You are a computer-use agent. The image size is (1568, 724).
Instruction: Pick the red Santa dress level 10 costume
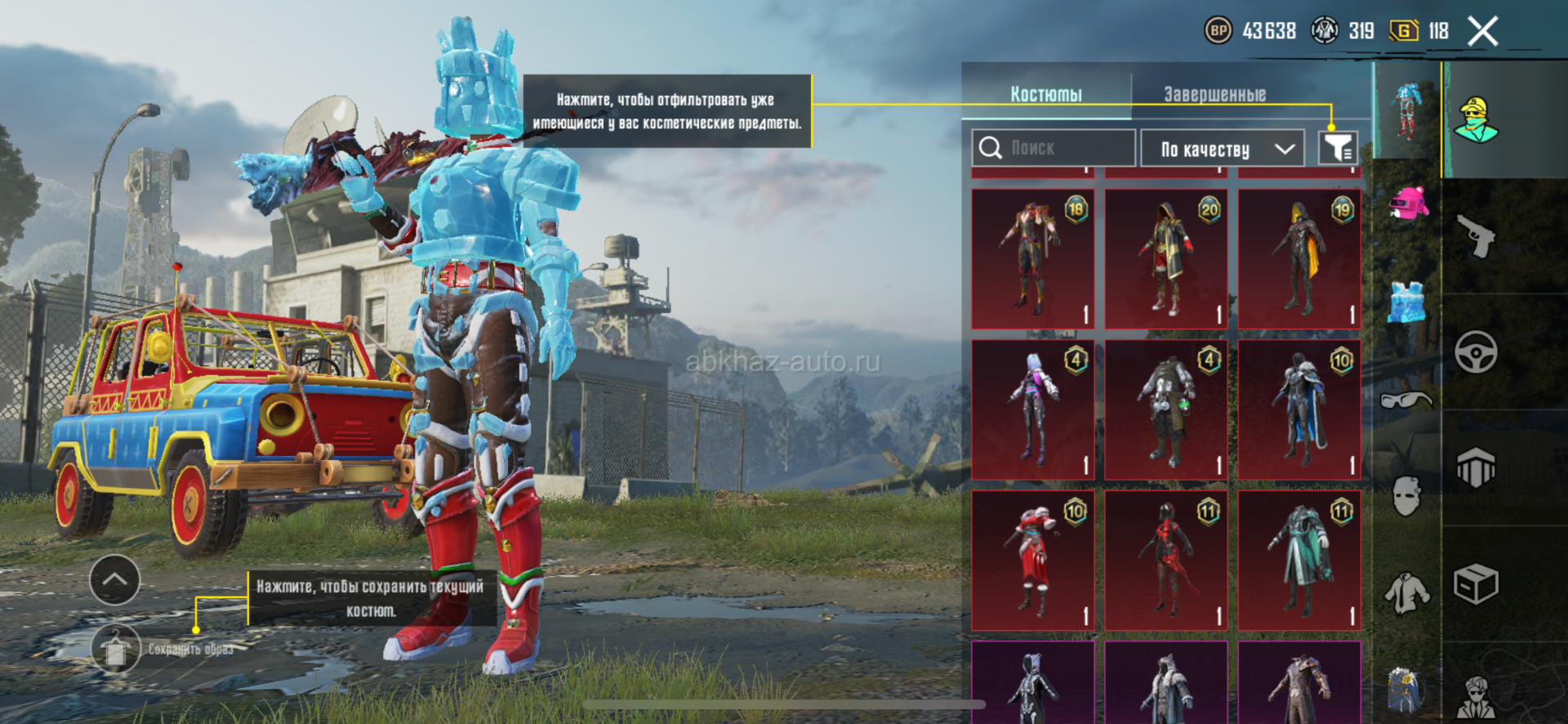click(x=1033, y=561)
